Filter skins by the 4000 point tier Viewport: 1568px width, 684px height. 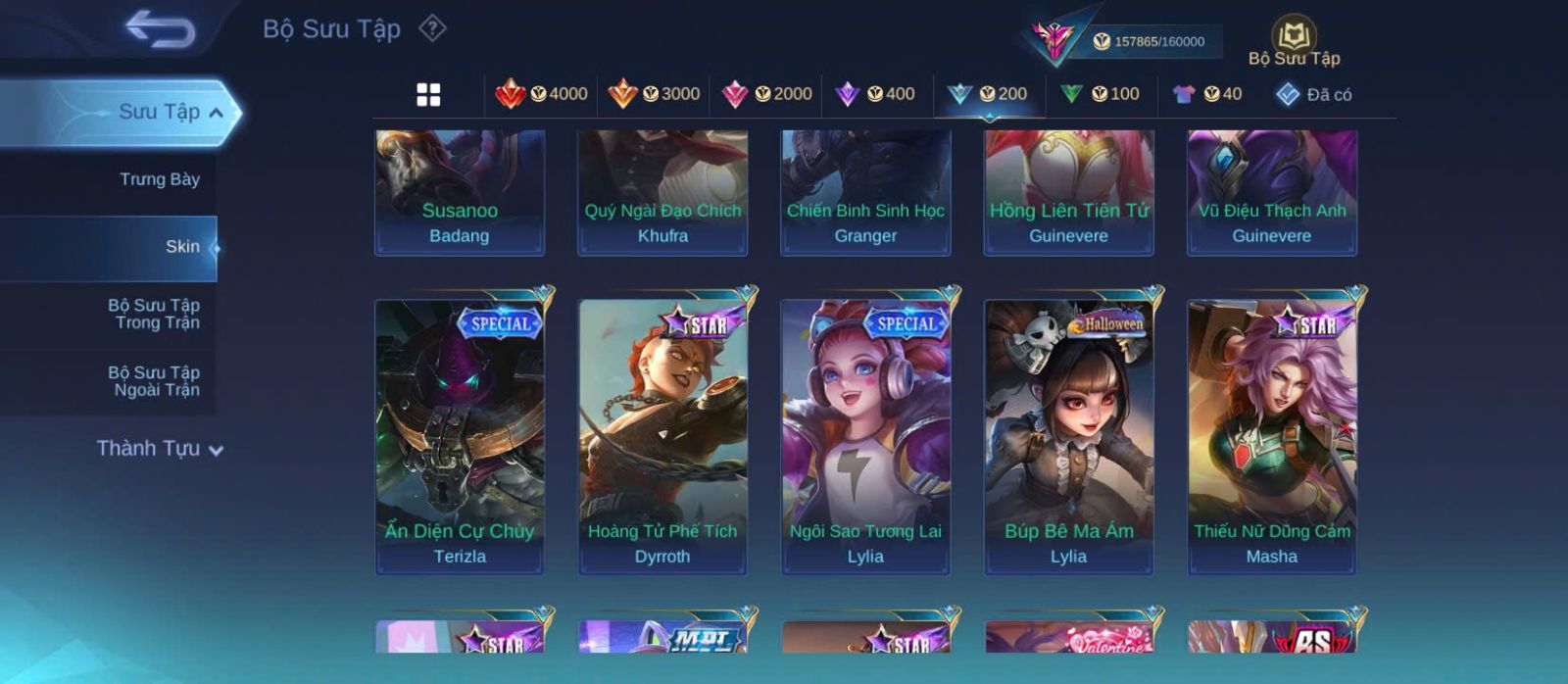tap(542, 94)
